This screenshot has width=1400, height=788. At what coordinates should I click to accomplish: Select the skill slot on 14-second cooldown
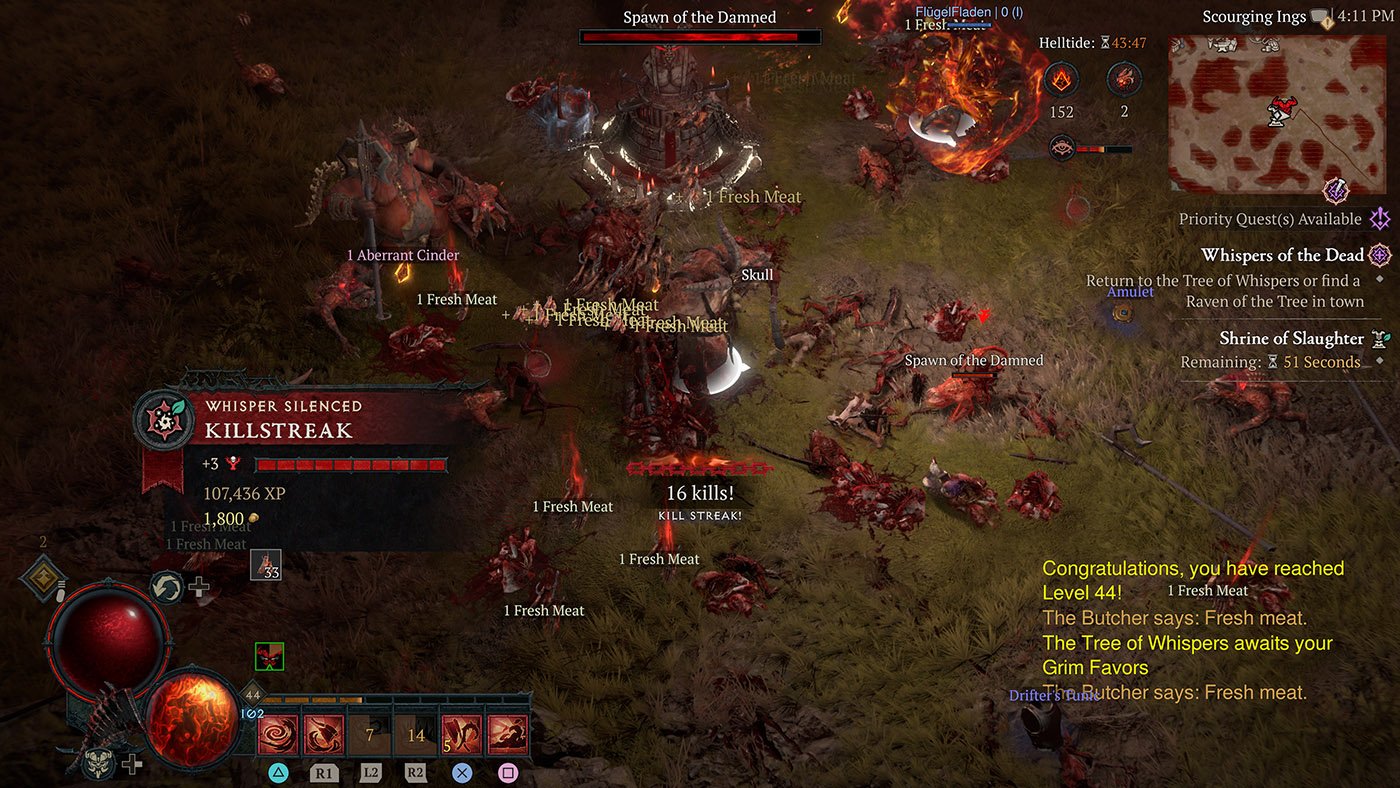pyautogui.click(x=415, y=735)
